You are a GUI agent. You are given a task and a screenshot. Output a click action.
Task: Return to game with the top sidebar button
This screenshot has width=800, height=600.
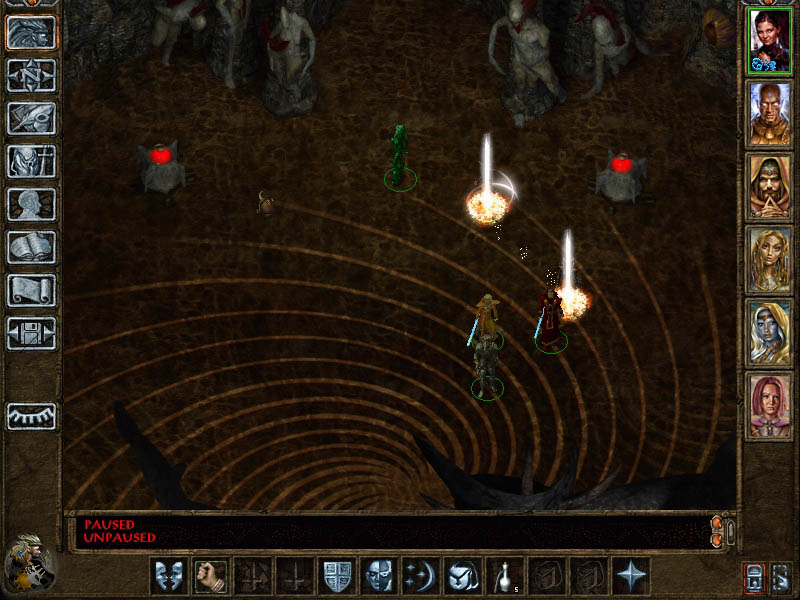tap(31, 33)
